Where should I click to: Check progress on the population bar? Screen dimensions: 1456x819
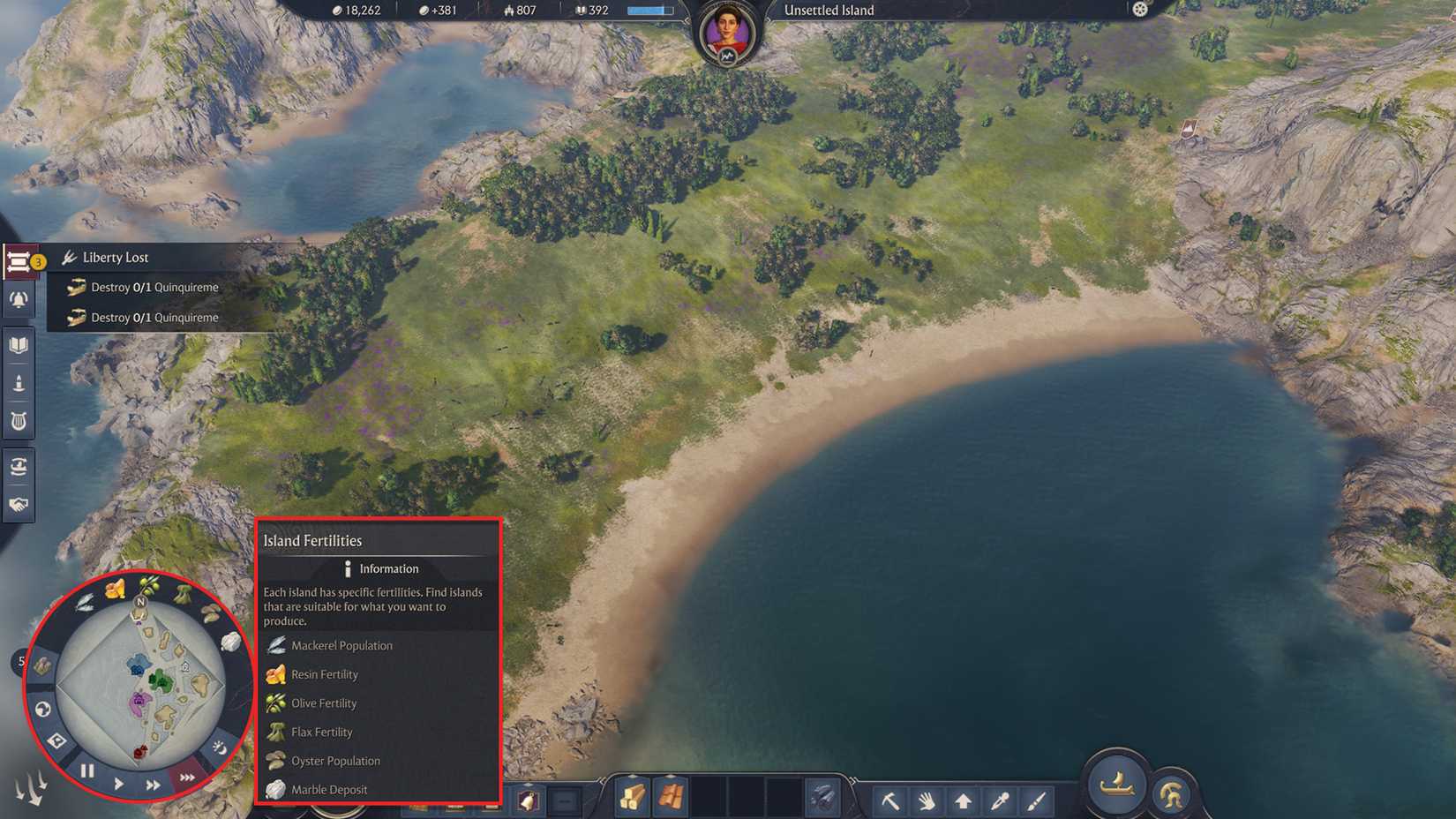(x=647, y=10)
